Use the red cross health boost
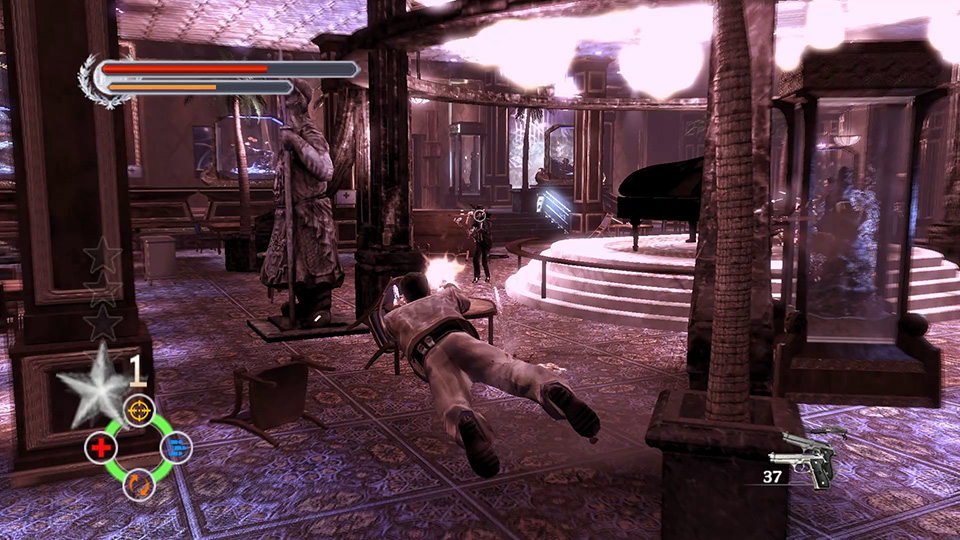 tap(100, 449)
